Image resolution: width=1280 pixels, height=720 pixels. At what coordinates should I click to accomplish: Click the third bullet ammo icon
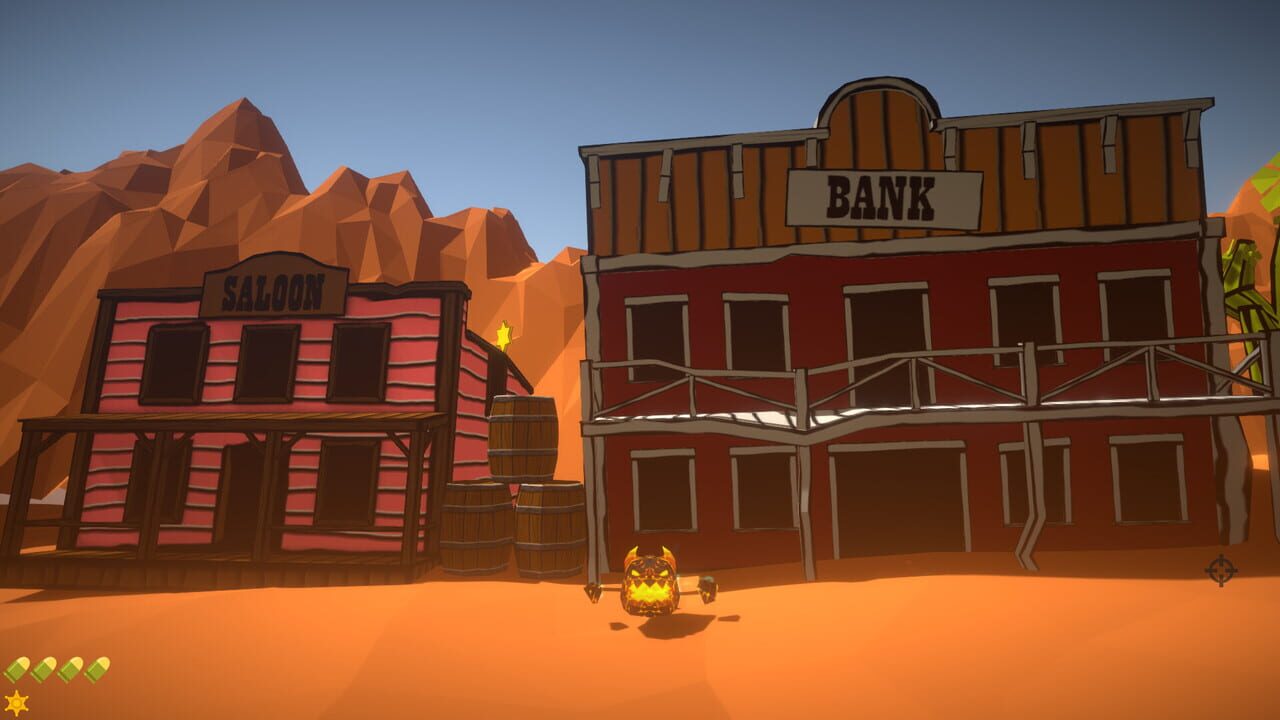click(70, 668)
